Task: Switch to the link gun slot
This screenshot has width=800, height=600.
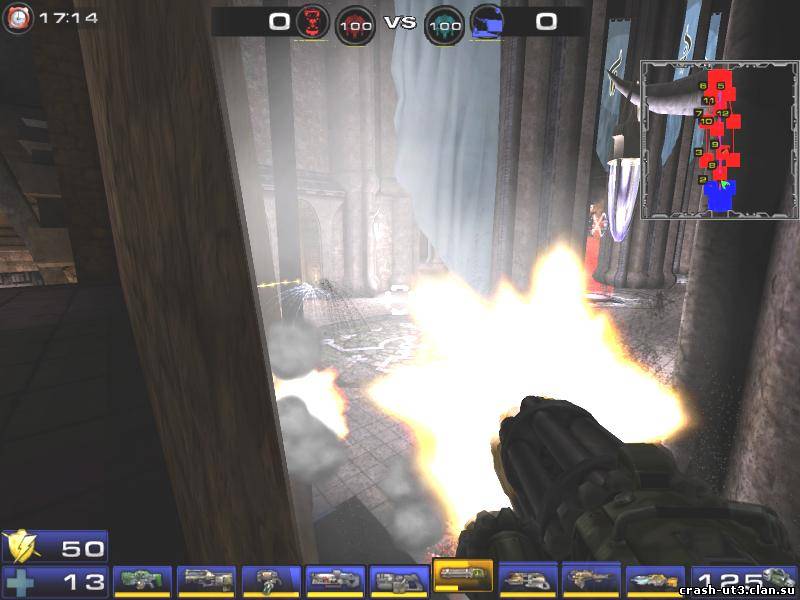Action: pyautogui.click(x=399, y=580)
